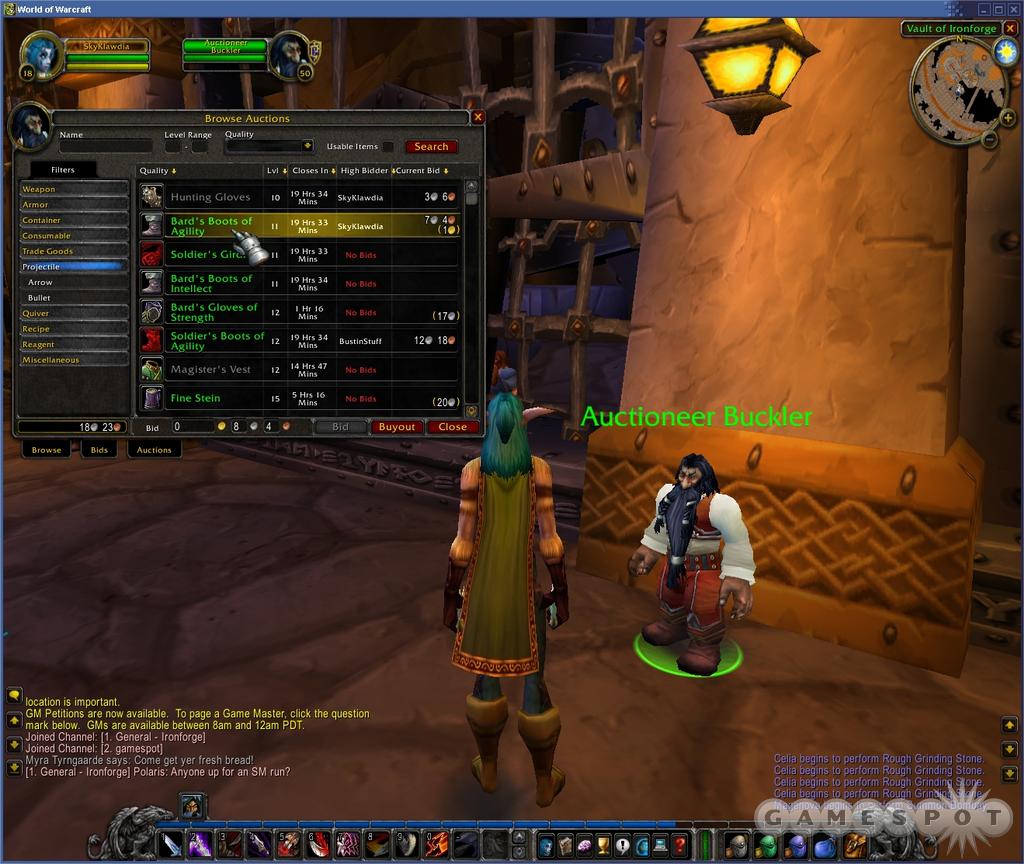Screen dimensions: 1024x864
Task: Choose the Armor filter category
Action: [x=74, y=205]
